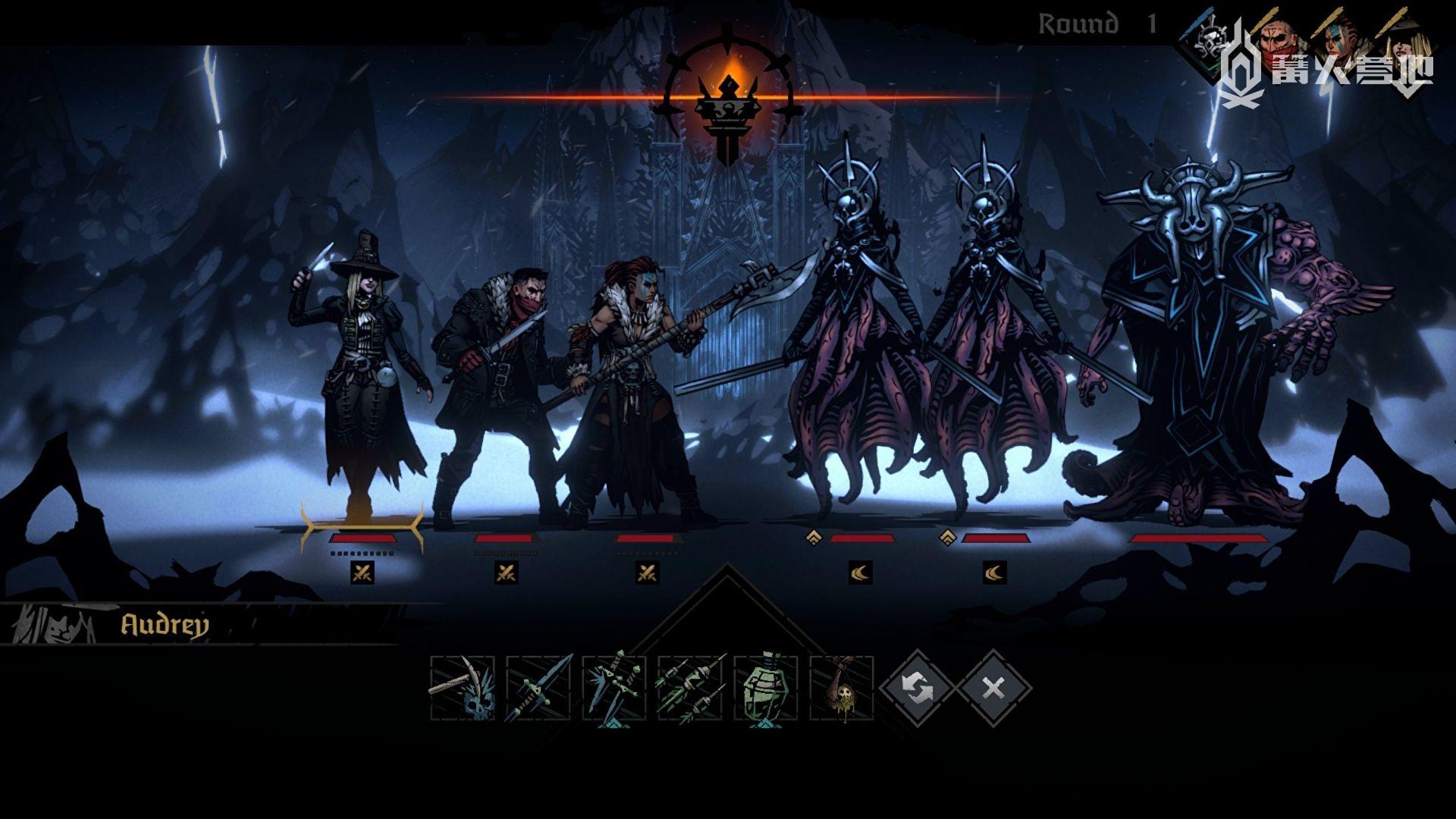The image size is (1456, 819).
Task: Choose the single dagger thrust skill
Action: coord(538,689)
